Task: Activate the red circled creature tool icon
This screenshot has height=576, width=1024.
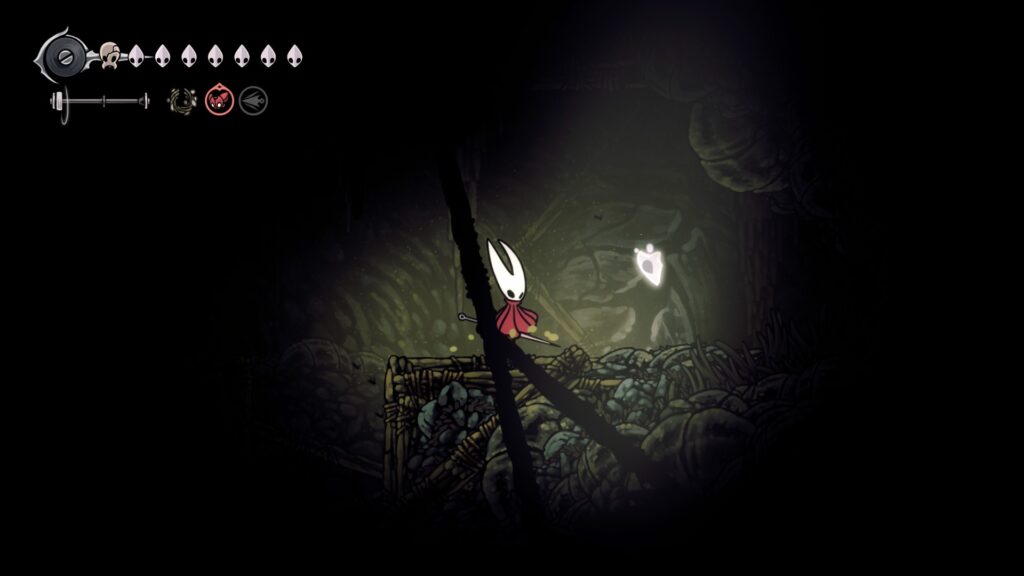Action: click(219, 100)
